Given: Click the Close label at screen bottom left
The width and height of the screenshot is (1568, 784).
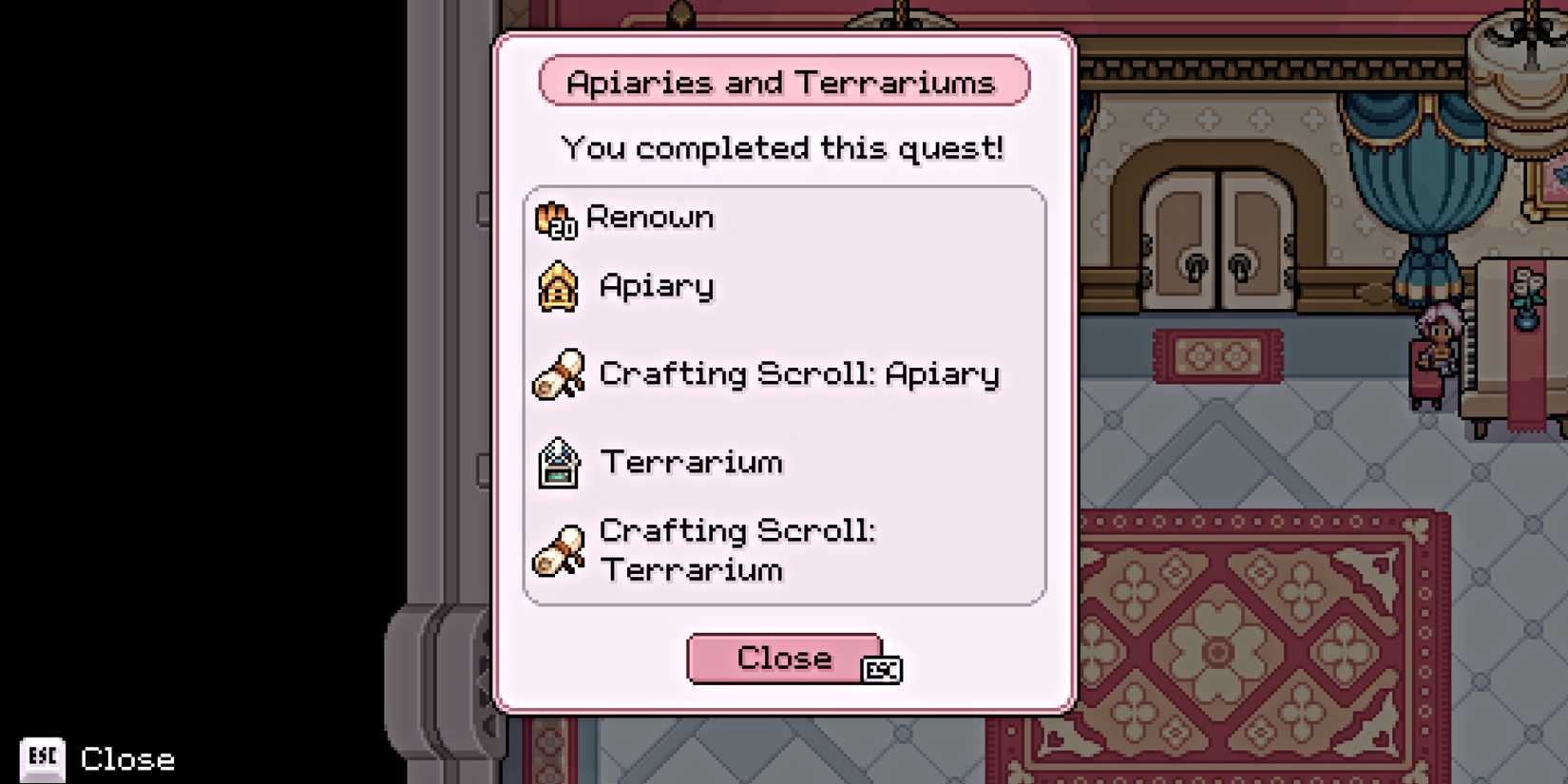Looking at the screenshot, I should [126, 759].
